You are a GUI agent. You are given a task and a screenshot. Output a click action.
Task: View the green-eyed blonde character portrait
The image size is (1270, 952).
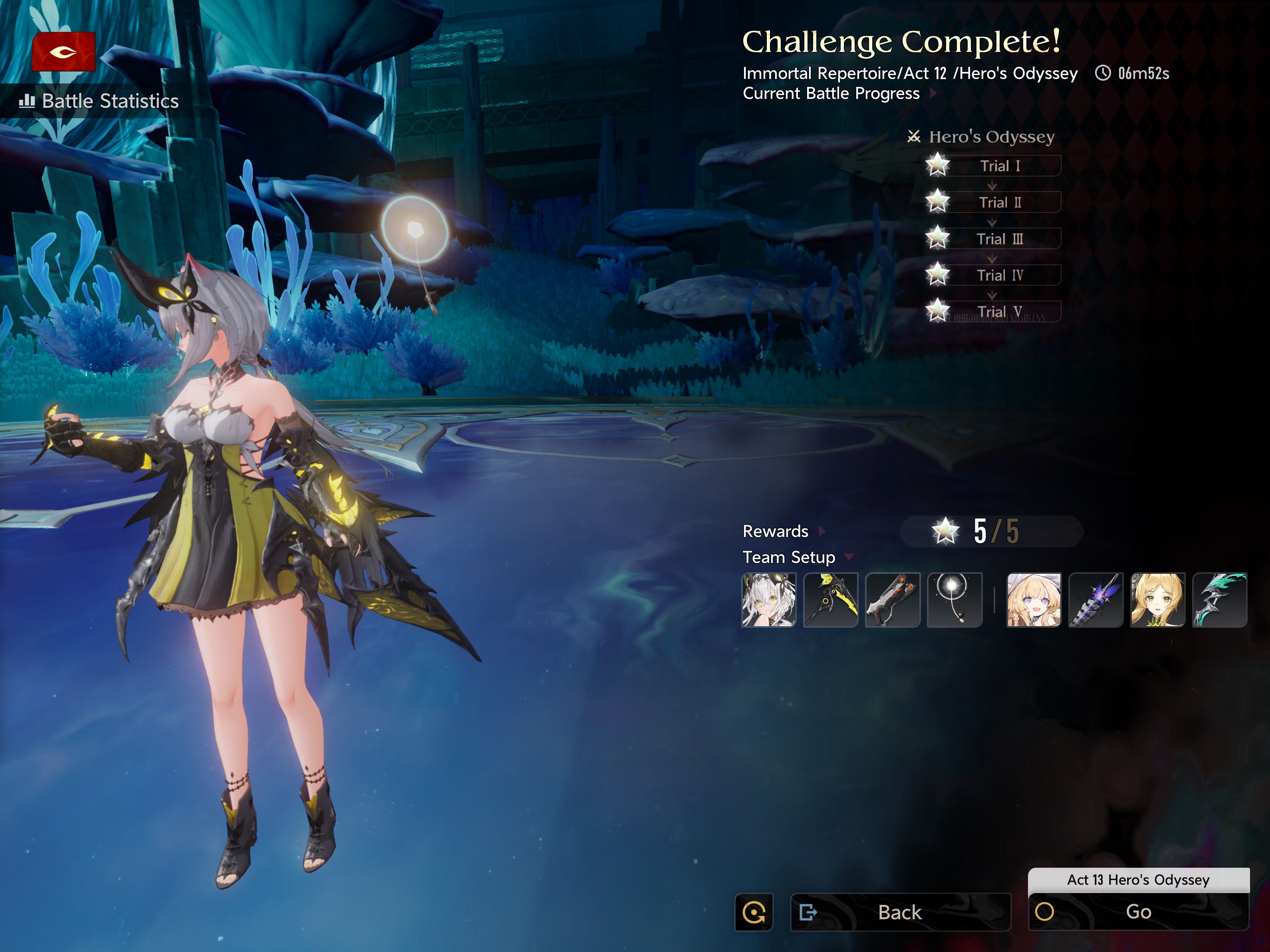point(1157,600)
